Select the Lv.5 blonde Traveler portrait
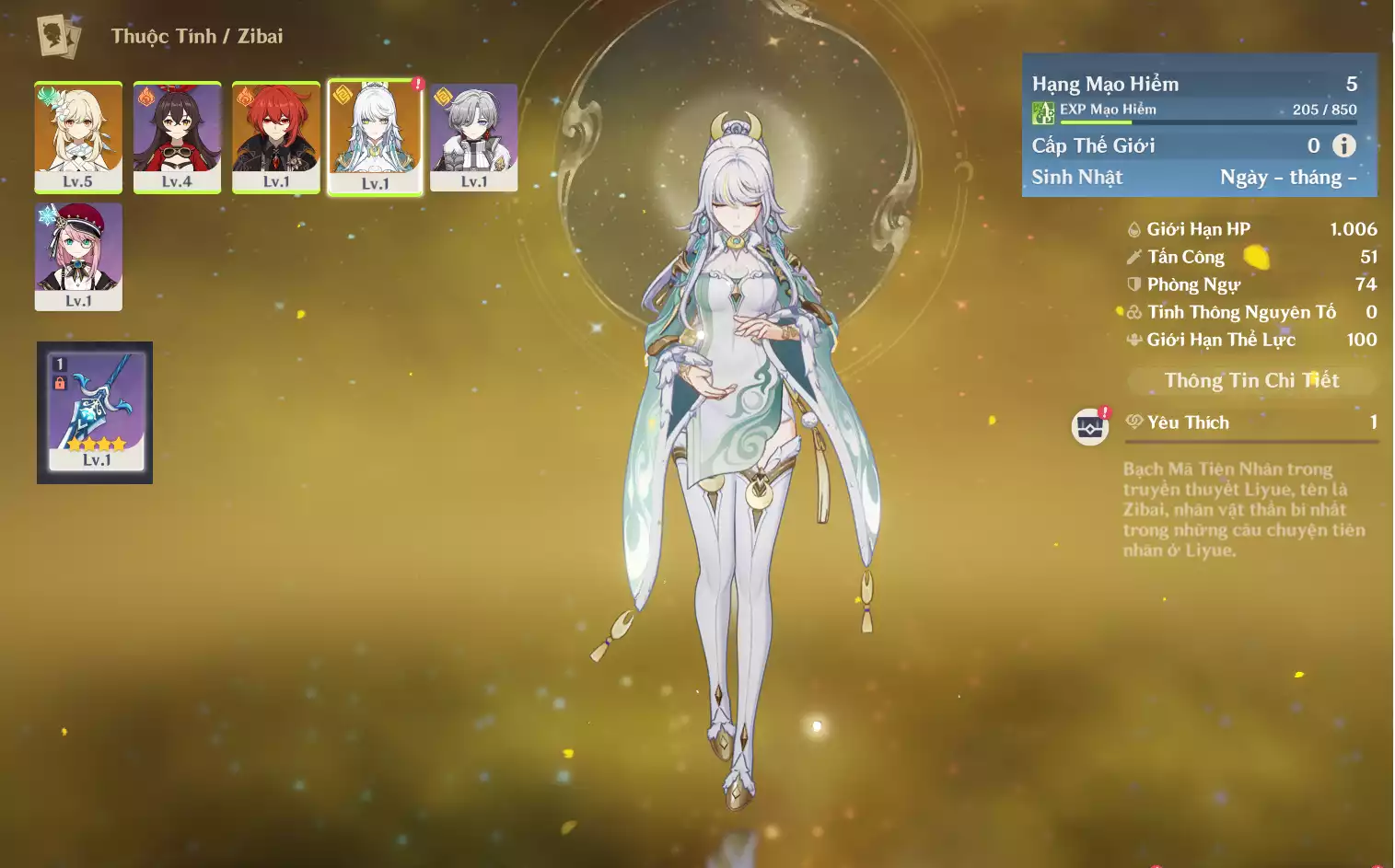The image size is (1395, 868). pos(78,136)
